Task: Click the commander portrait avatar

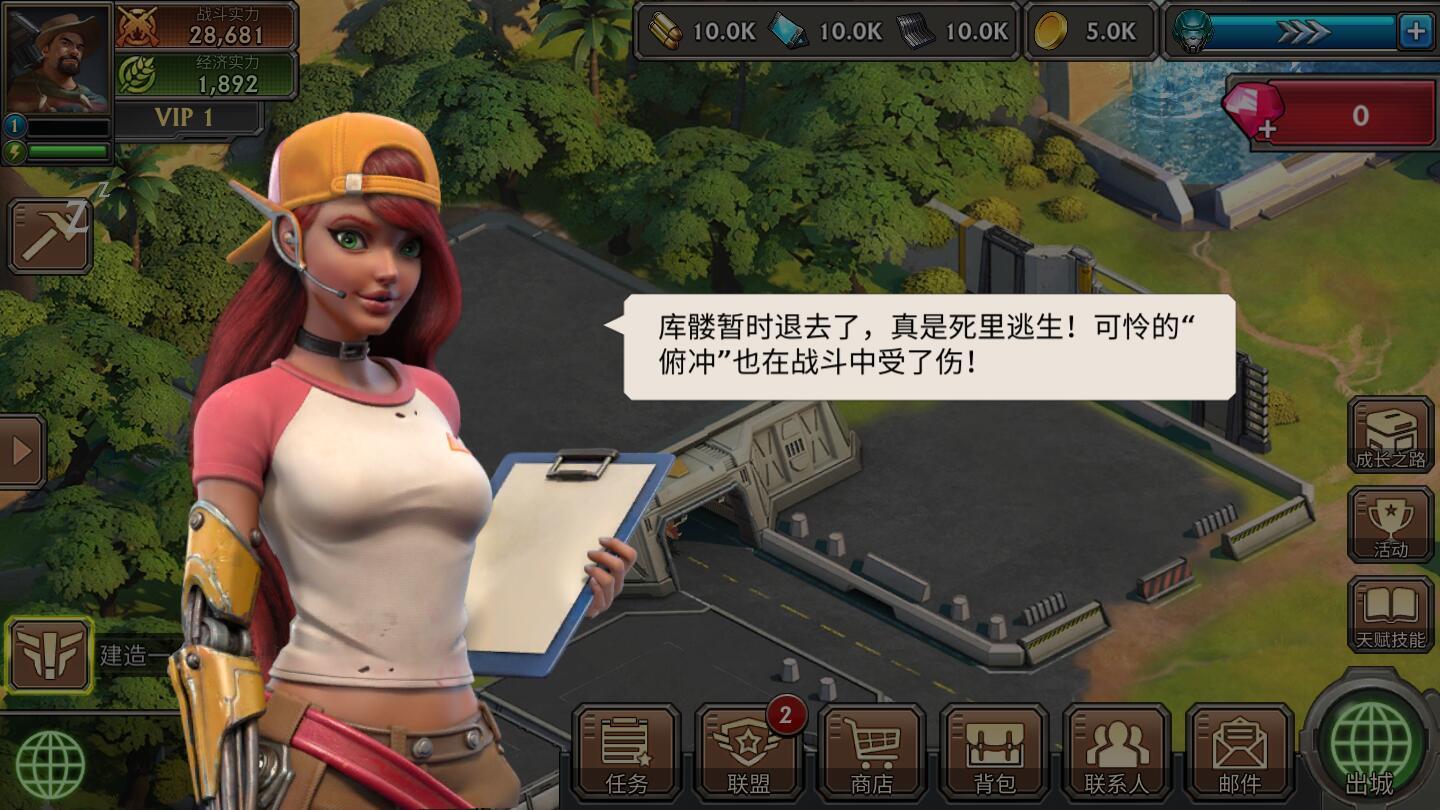Action: click(x=58, y=59)
